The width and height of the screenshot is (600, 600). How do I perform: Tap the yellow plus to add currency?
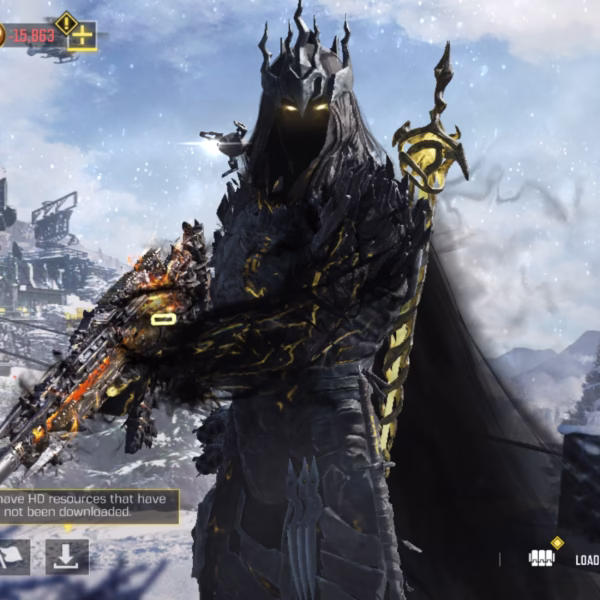(x=82, y=36)
